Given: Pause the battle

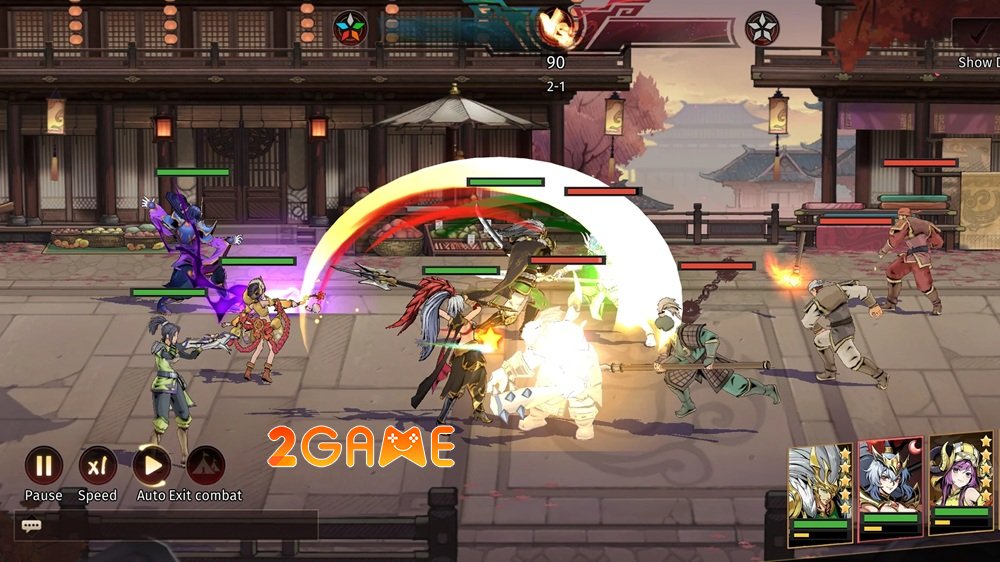Looking at the screenshot, I should tap(44, 465).
